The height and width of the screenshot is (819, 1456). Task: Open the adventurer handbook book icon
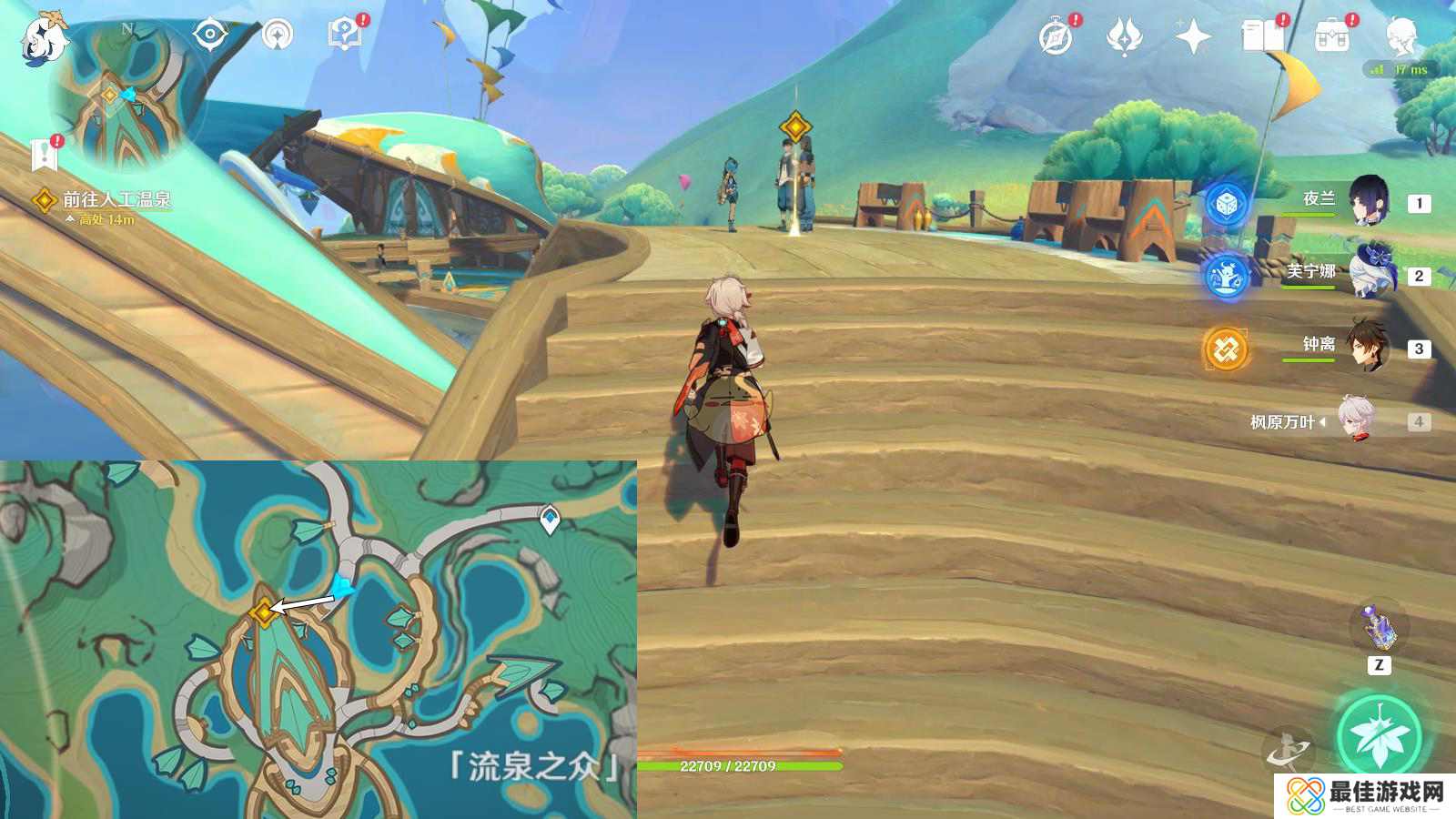(1262, 37)
